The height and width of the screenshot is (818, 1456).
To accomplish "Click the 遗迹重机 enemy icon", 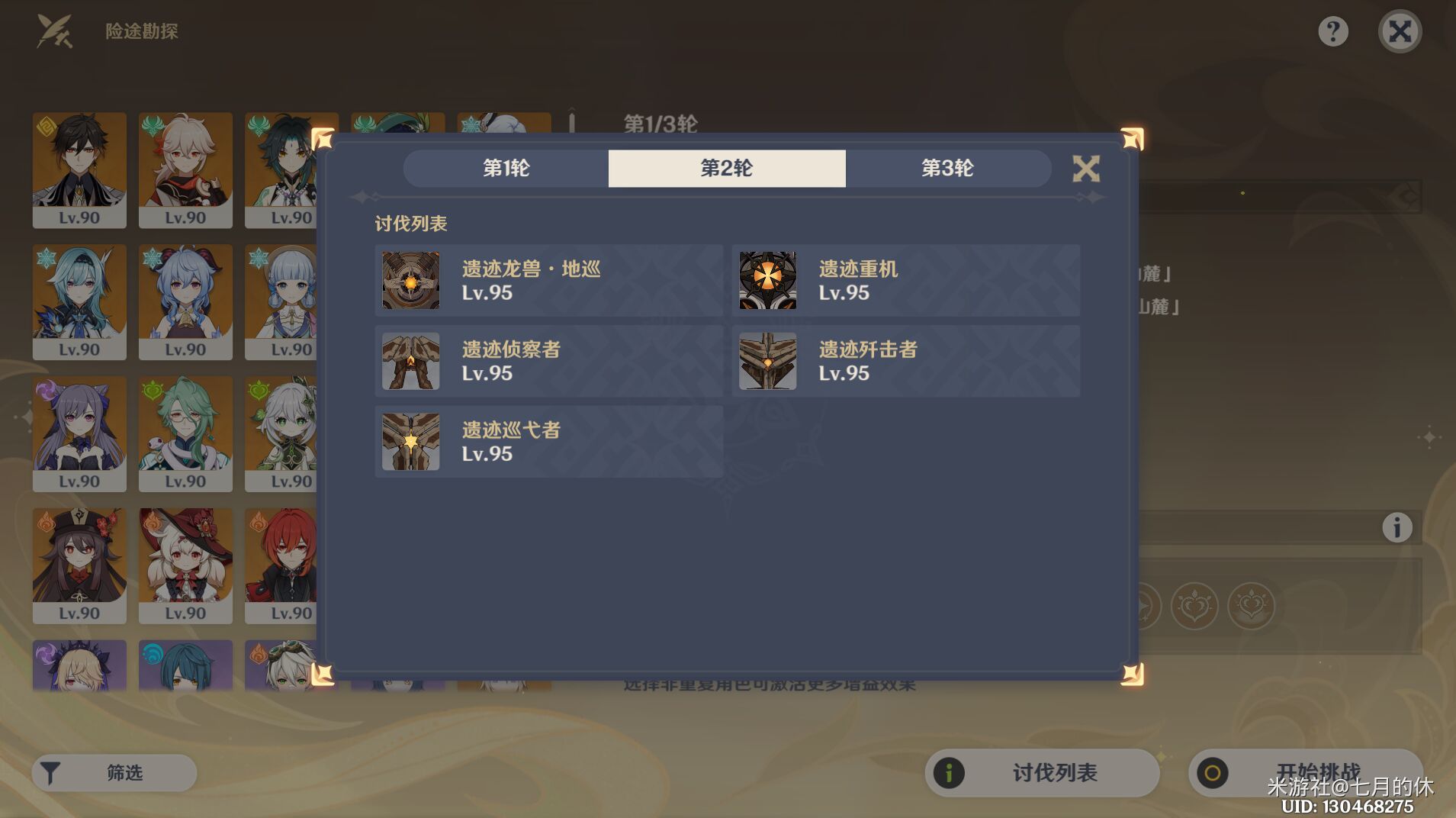I will click(x=767, y=280).
